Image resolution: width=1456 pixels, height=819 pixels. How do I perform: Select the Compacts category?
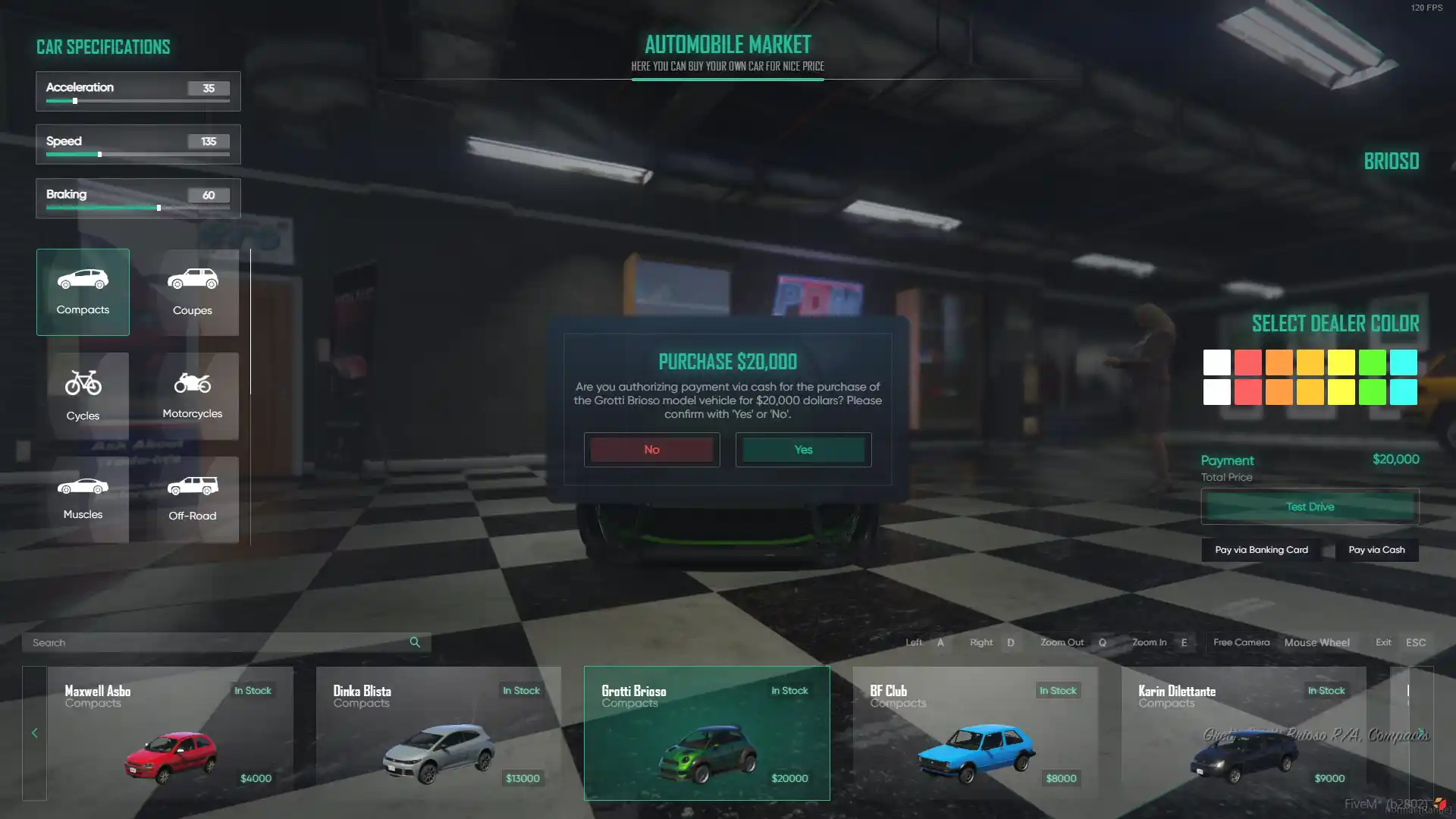pyautogui.click(x=83, y=292)
